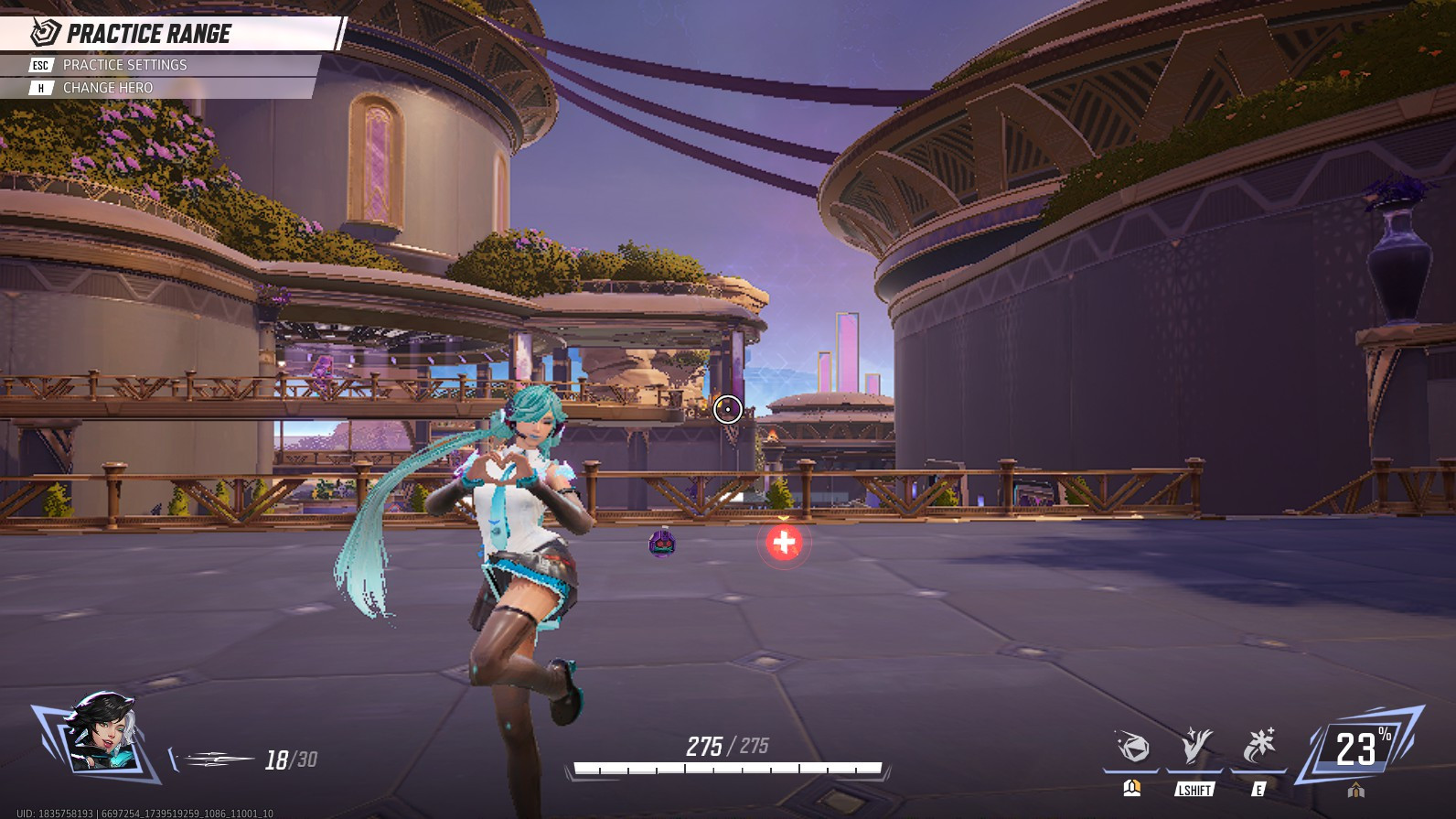
Task: Click the H keycap next to Change Hero
Action: tap(40, 88)
